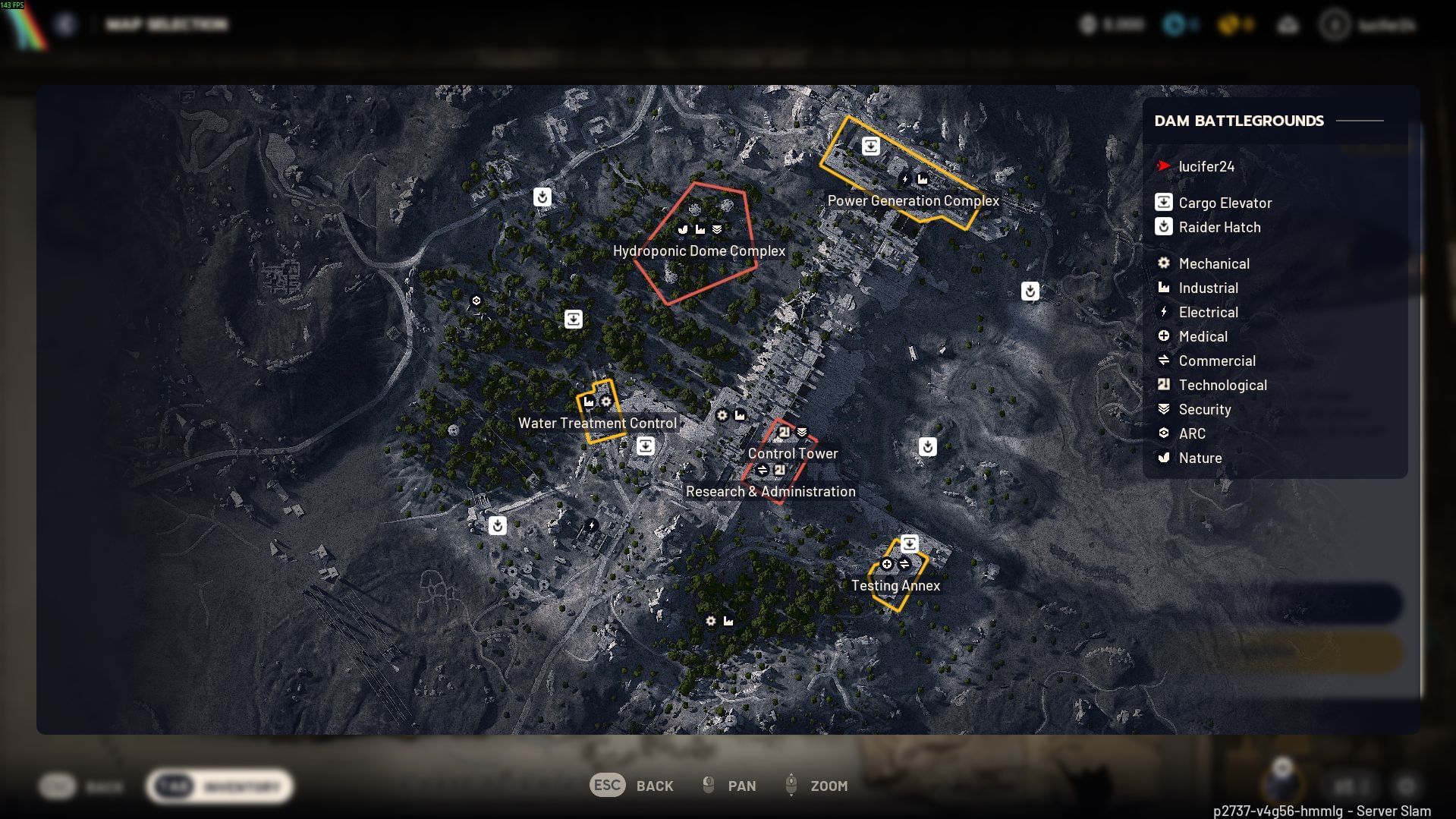Select the Medical icon inside the Testing Annex outline

(x=886, y=564)
